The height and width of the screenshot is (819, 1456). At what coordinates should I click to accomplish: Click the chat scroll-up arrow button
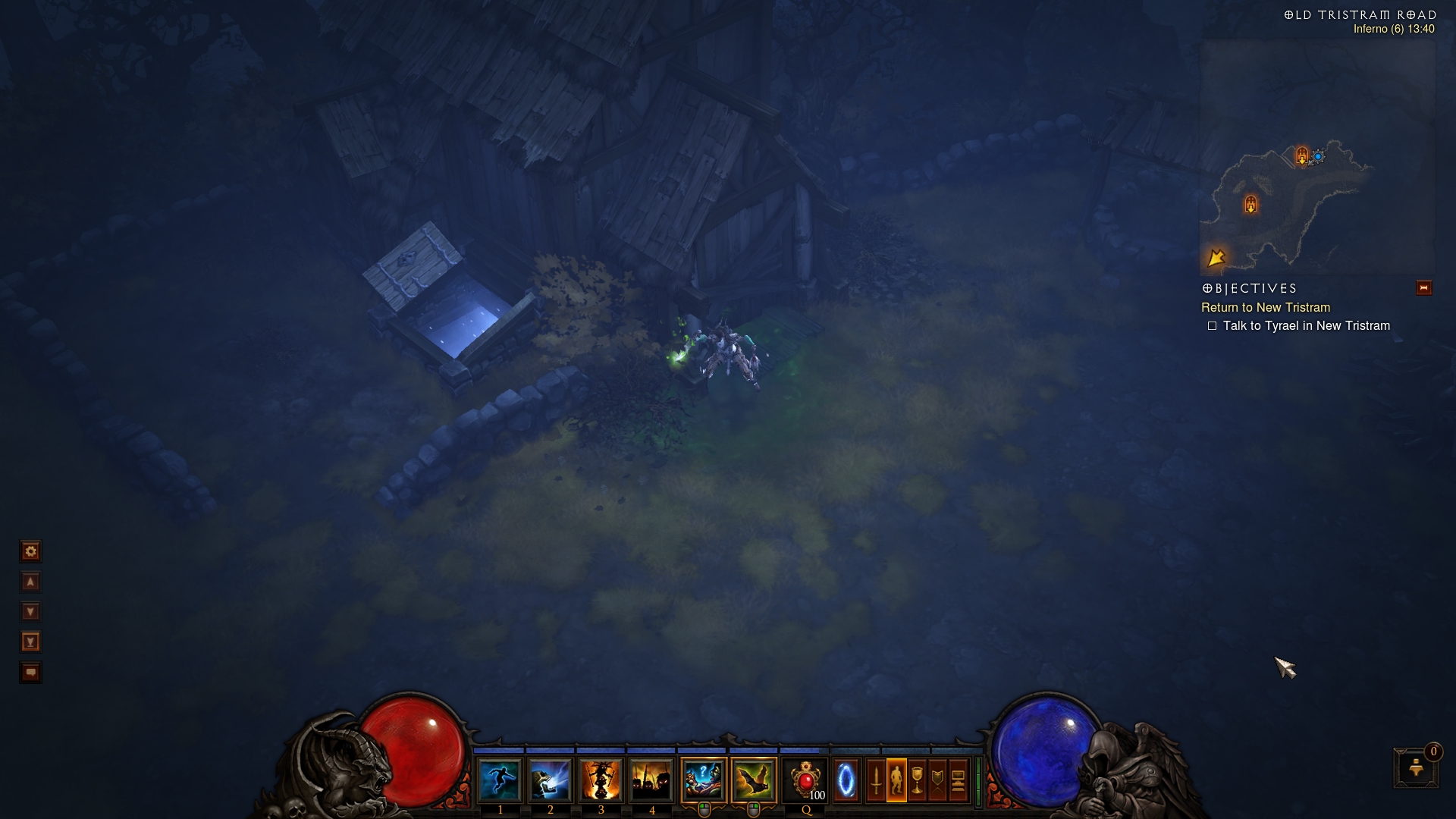(x=30, y=582)
